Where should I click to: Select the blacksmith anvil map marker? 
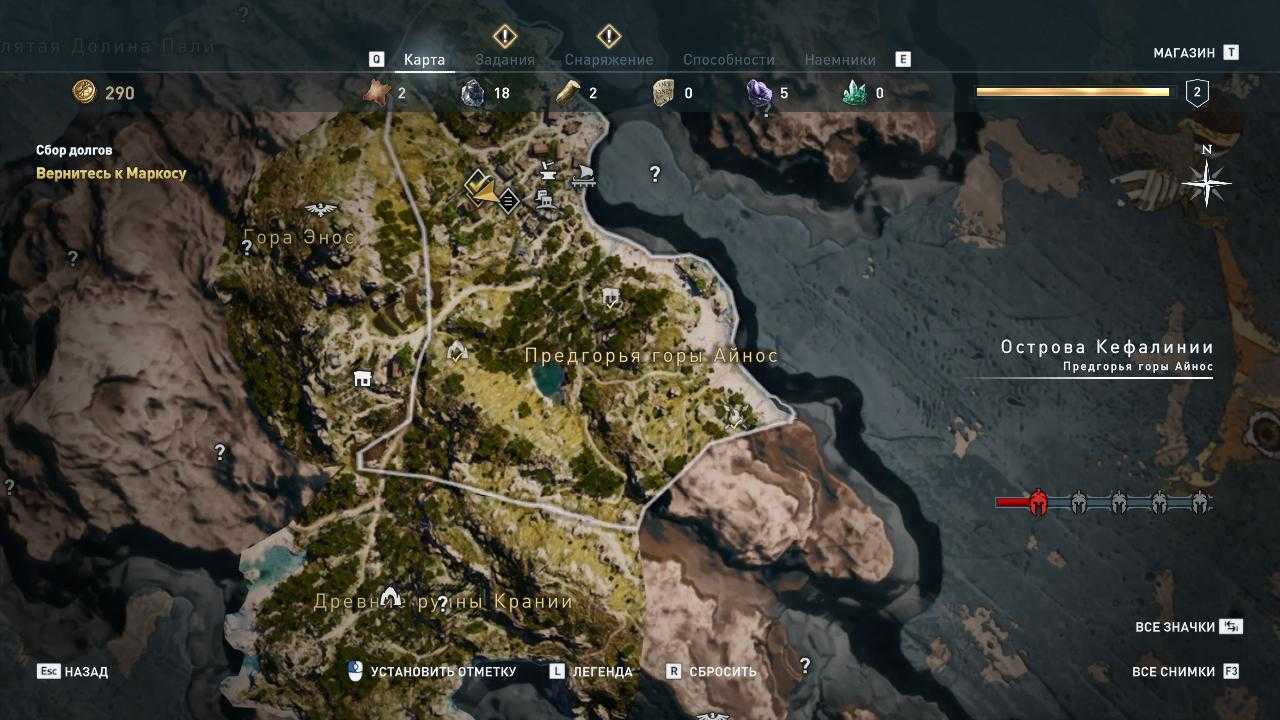[x=547, y=171]
